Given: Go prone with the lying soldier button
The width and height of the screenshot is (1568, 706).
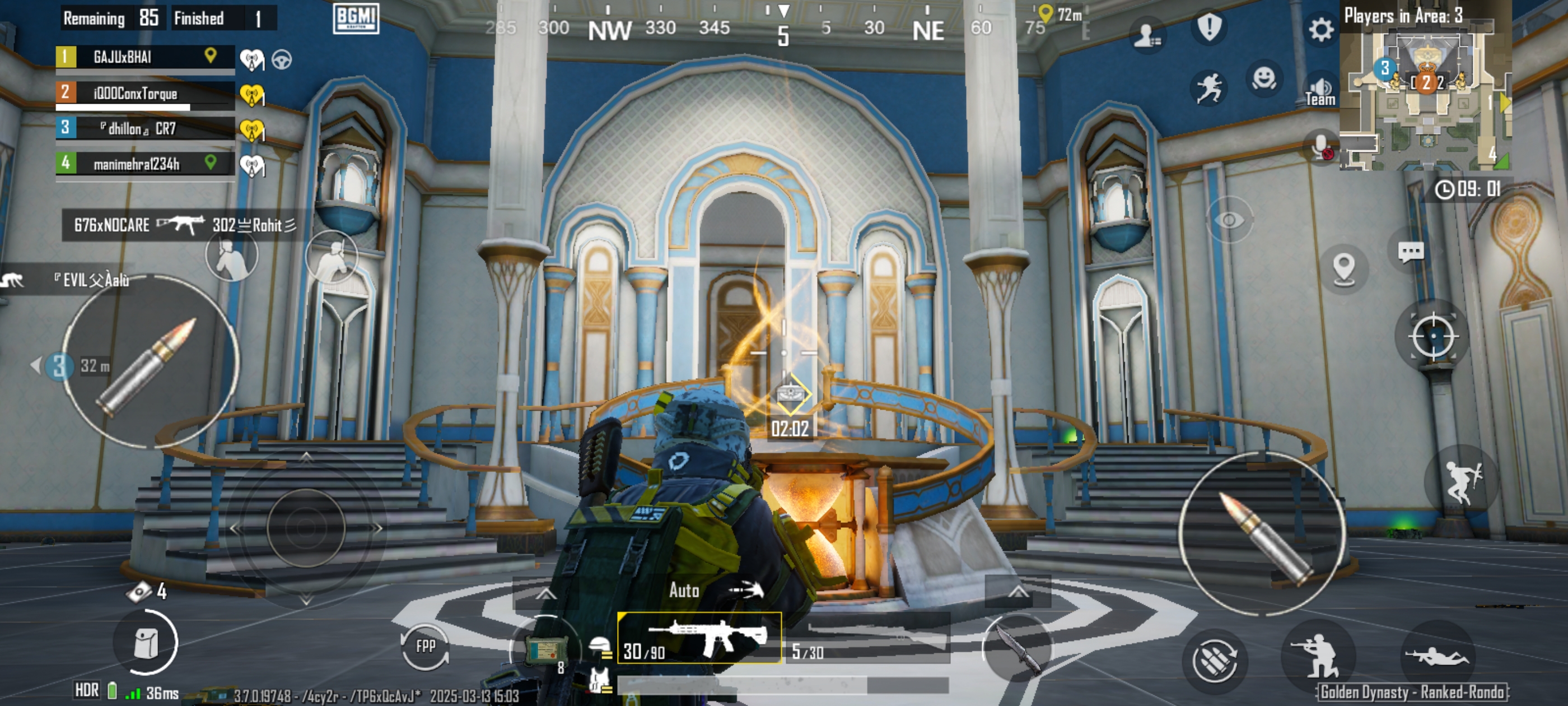Looking at the screenshot, I should 1436,657.
